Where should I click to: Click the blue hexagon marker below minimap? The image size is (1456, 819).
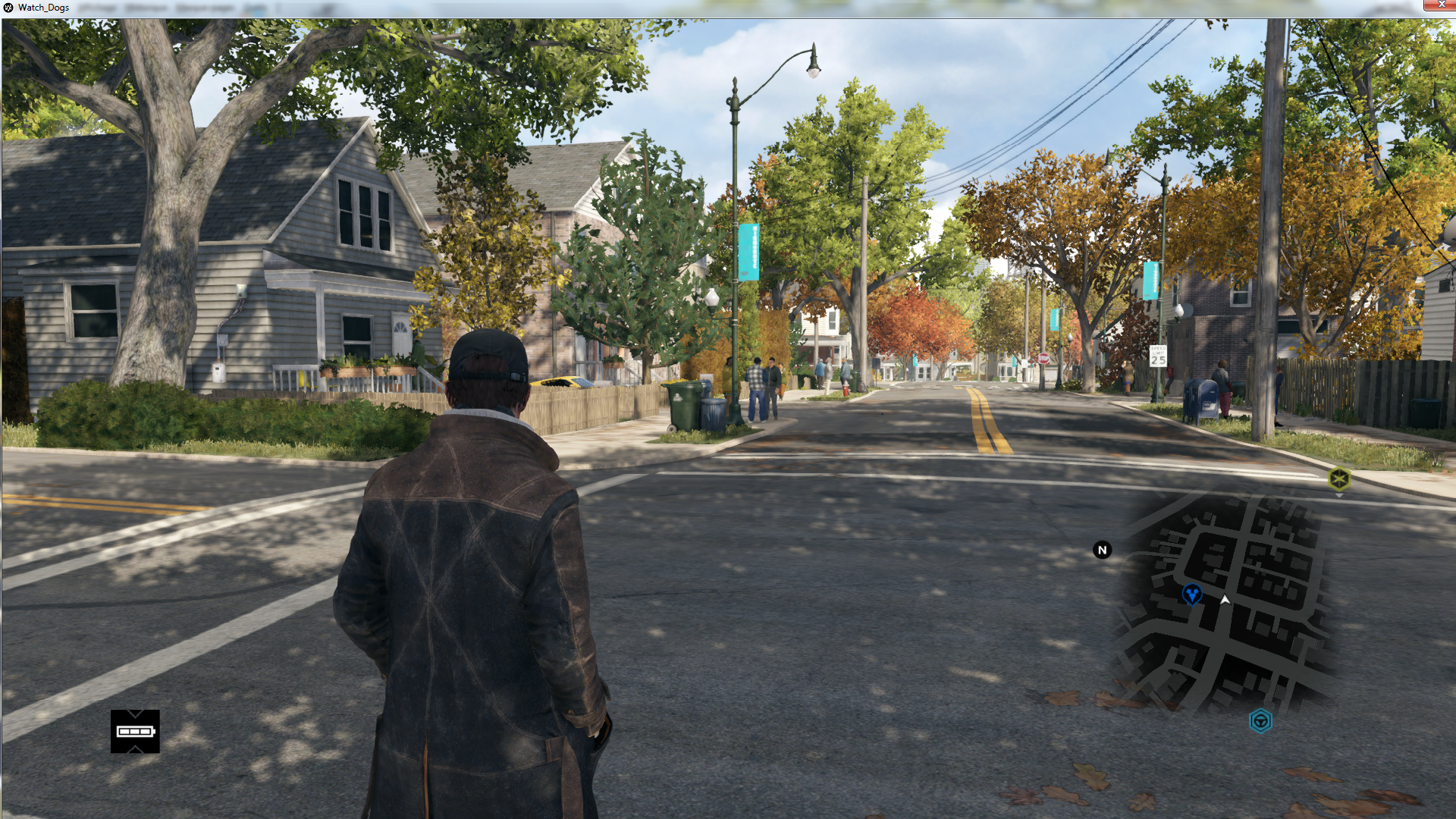(1260, 720)
